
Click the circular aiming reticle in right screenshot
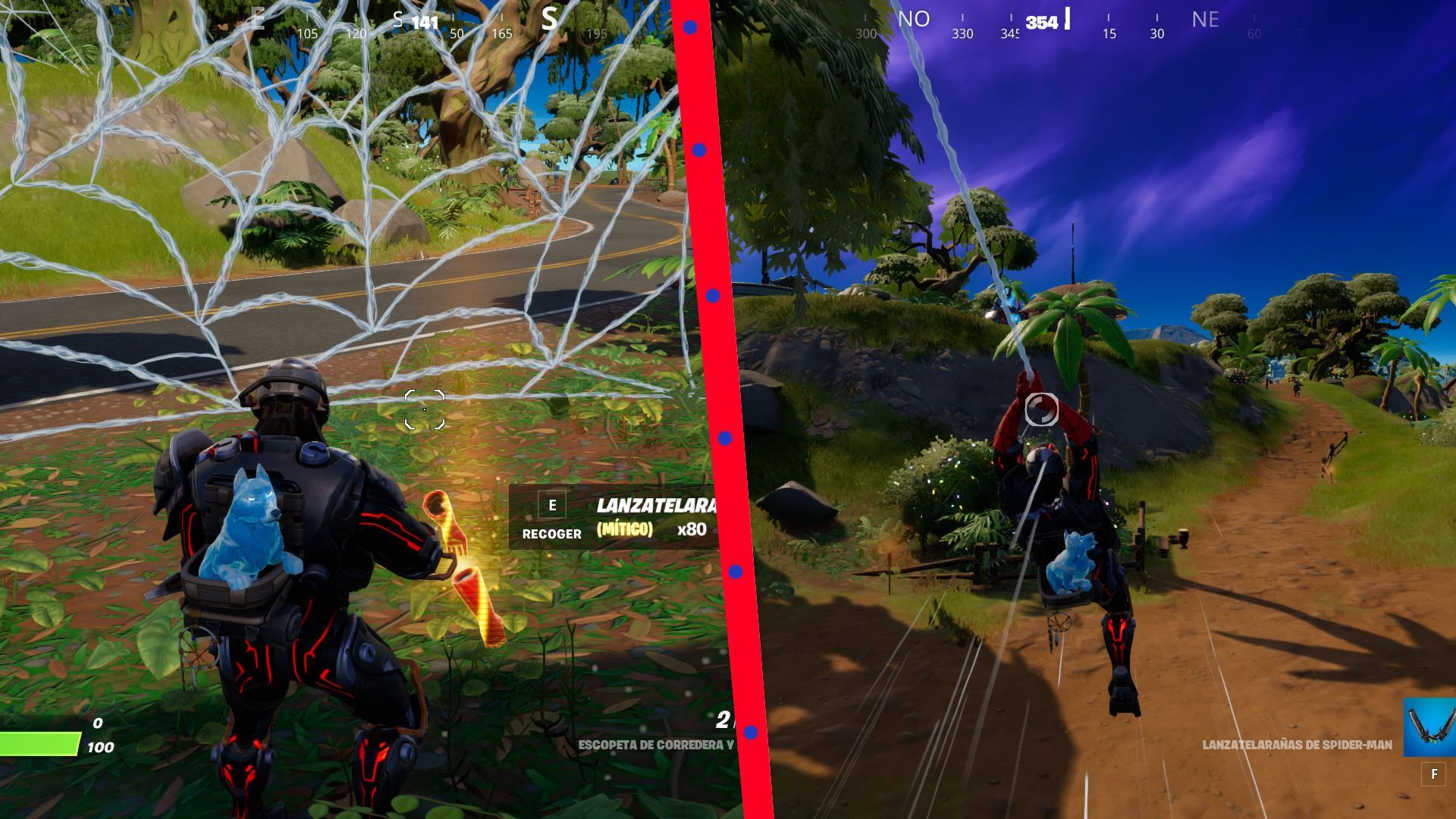(x=1040, y=409)
